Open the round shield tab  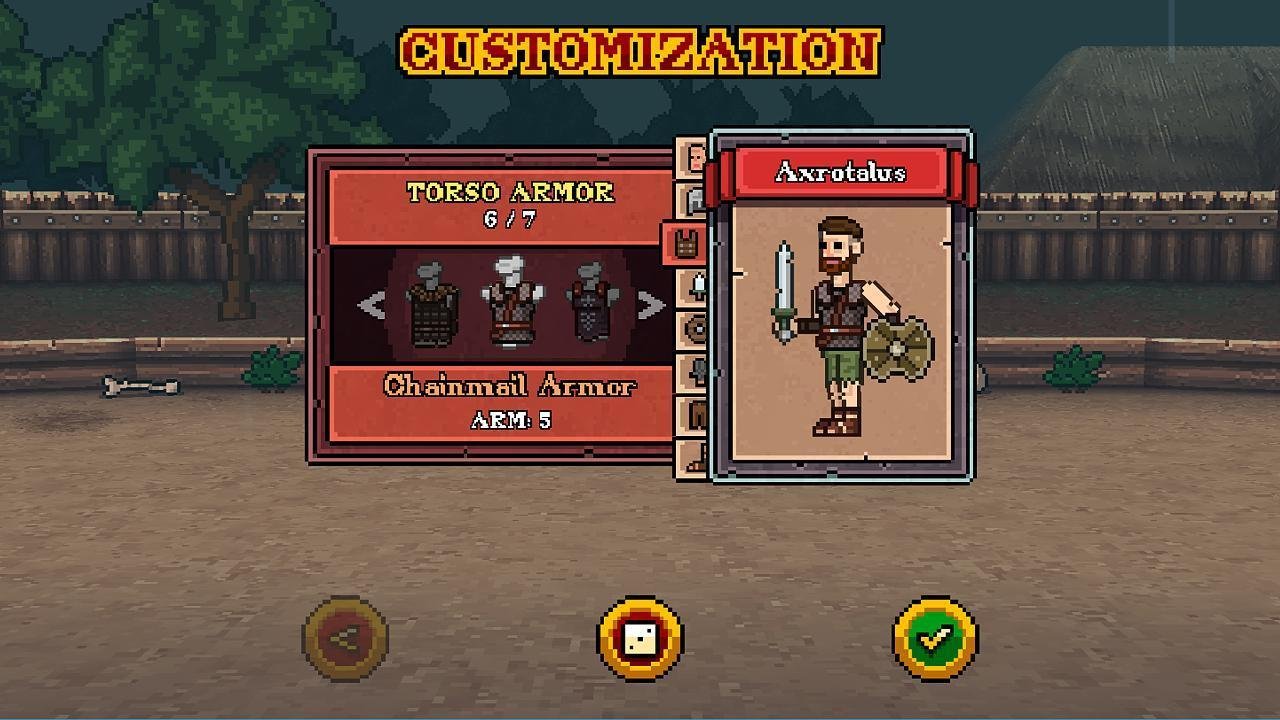coord(694,328)
